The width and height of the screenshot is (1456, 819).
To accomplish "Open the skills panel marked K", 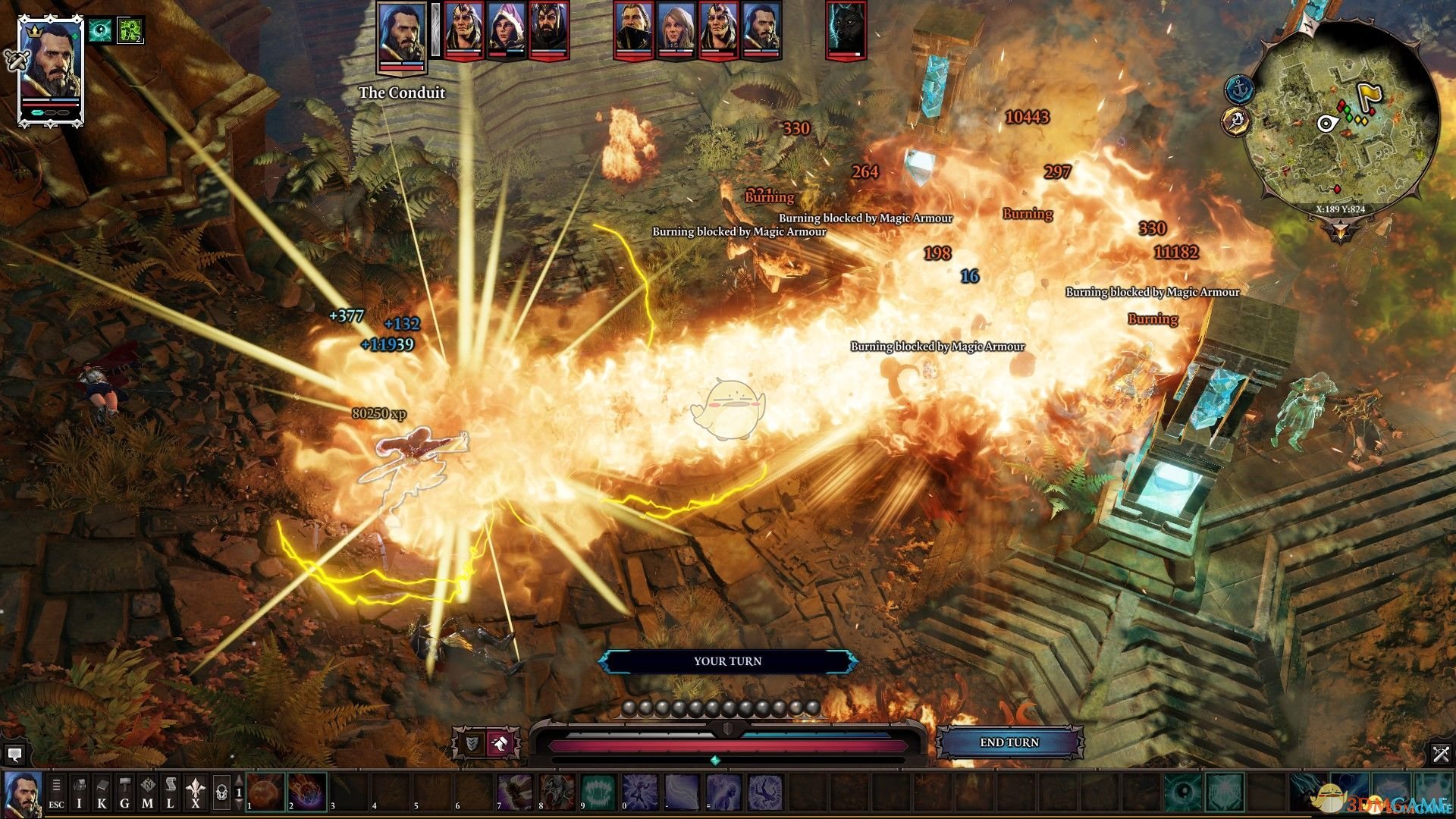I will (x=102, y=793).
